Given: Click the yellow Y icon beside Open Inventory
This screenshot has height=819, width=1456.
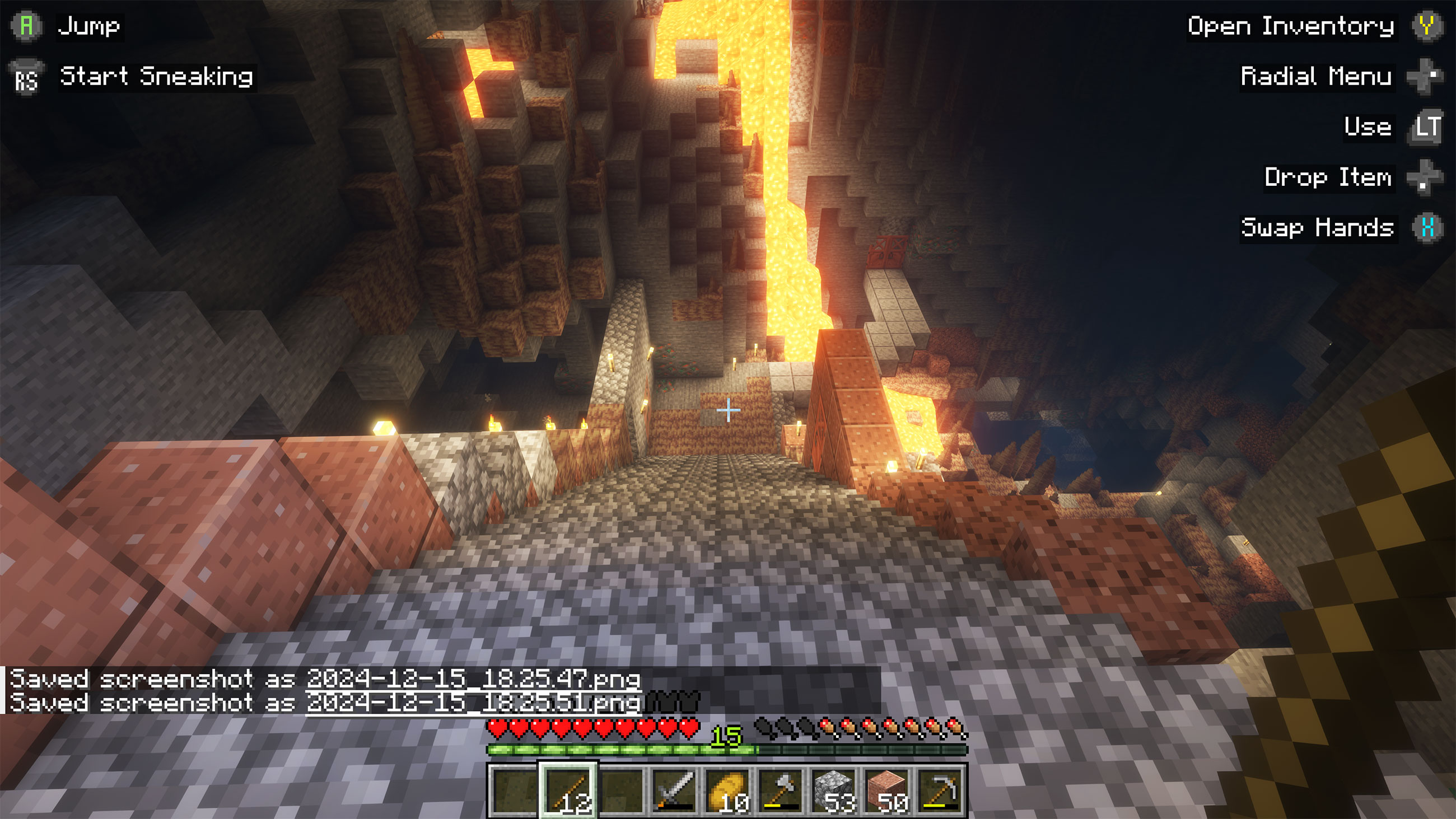Looking at the screenshot, I should click(x=1429, y=26).
